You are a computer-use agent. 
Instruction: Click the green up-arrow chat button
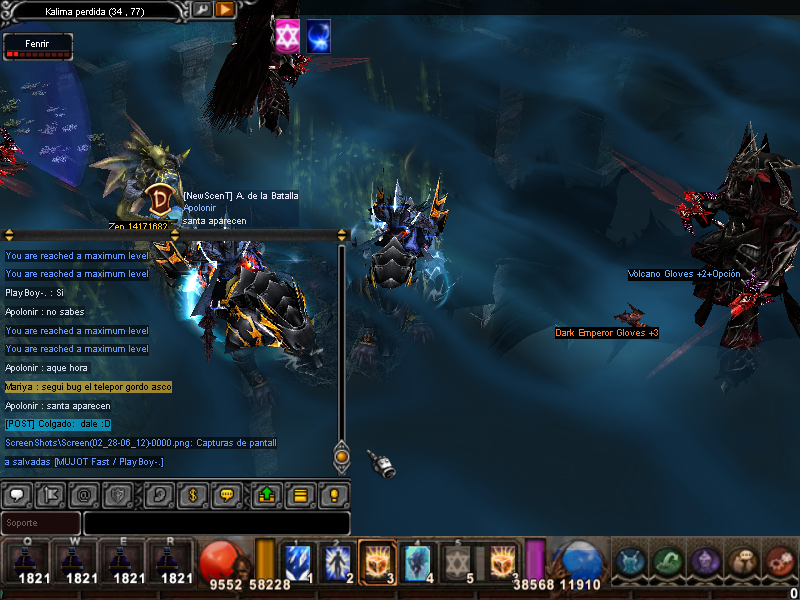[x=266, y=494]
